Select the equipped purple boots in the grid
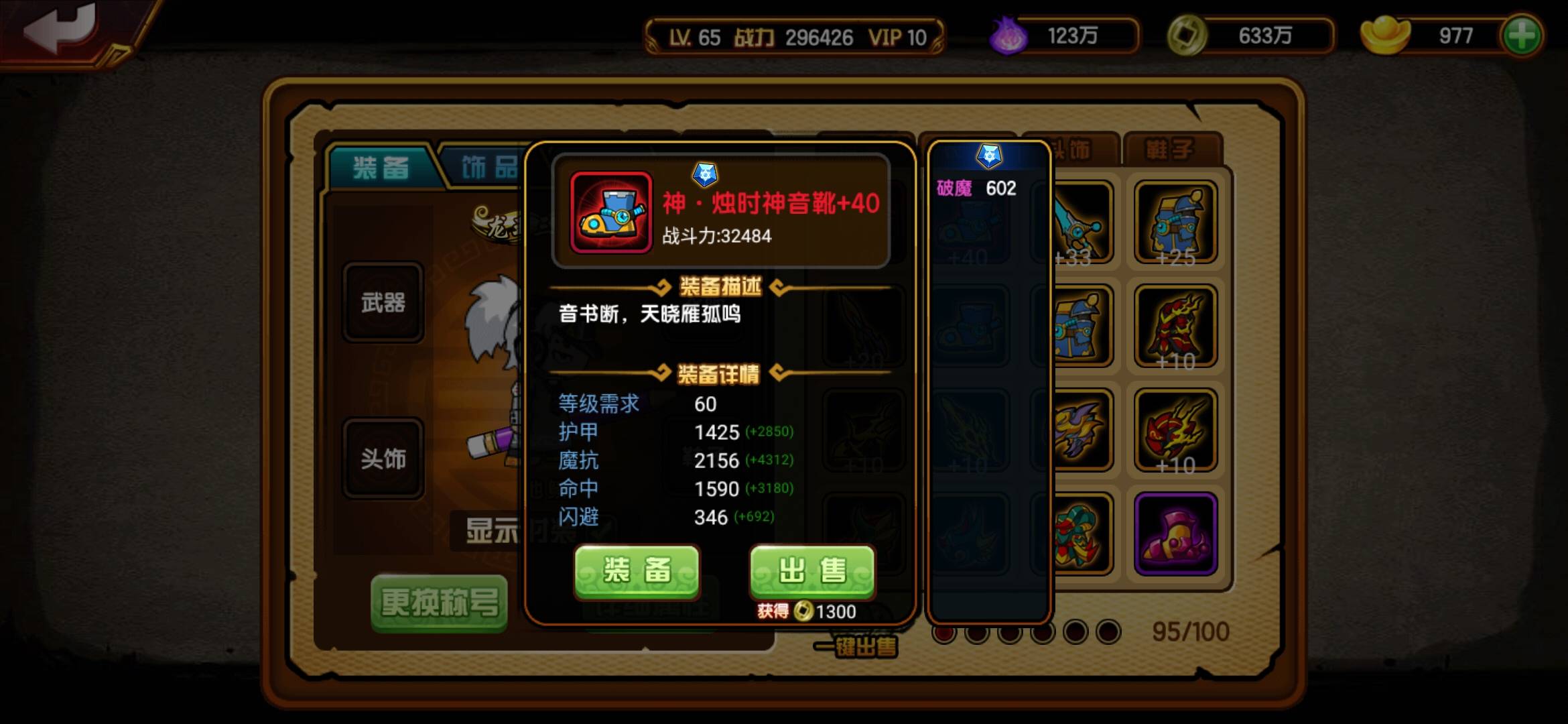This screenshot has height=724, width=1568. pos(1178,533)
